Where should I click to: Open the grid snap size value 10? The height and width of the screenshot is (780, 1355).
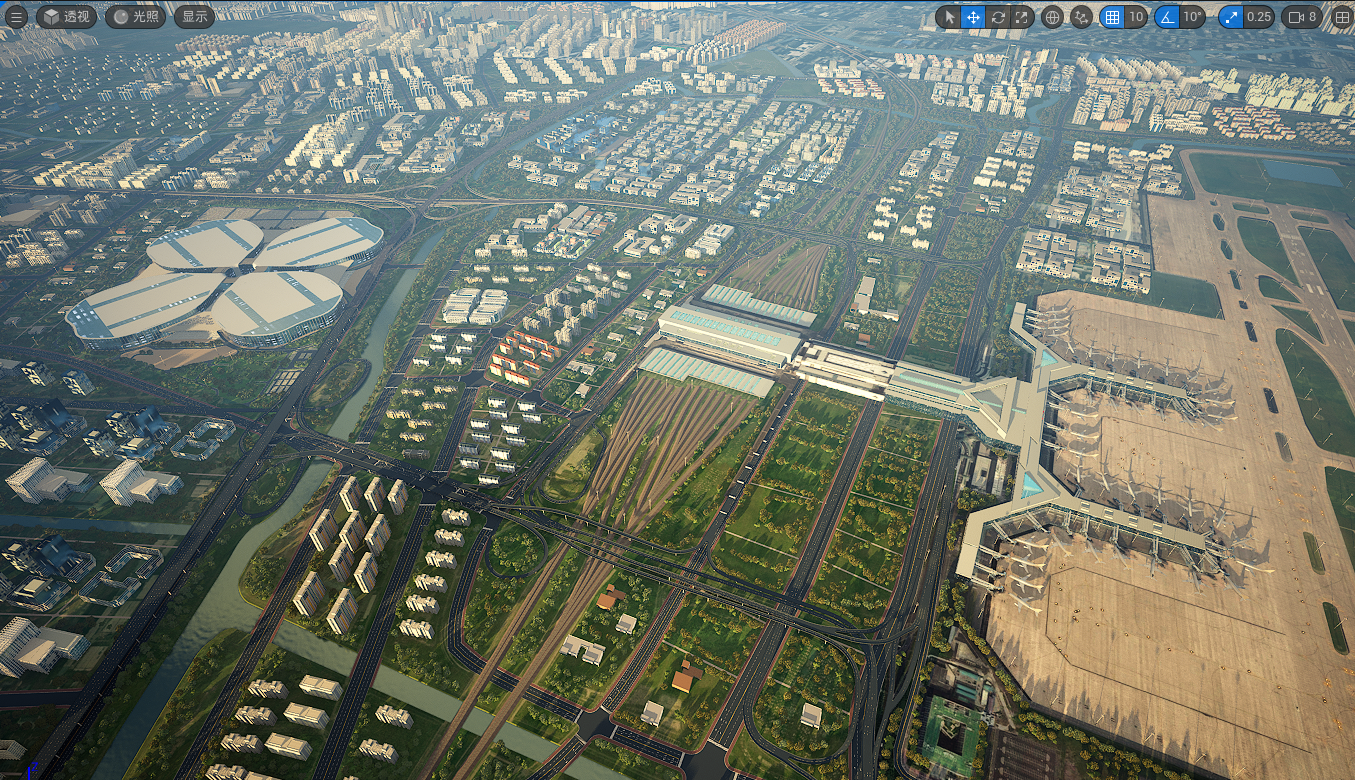point(1135,17)
